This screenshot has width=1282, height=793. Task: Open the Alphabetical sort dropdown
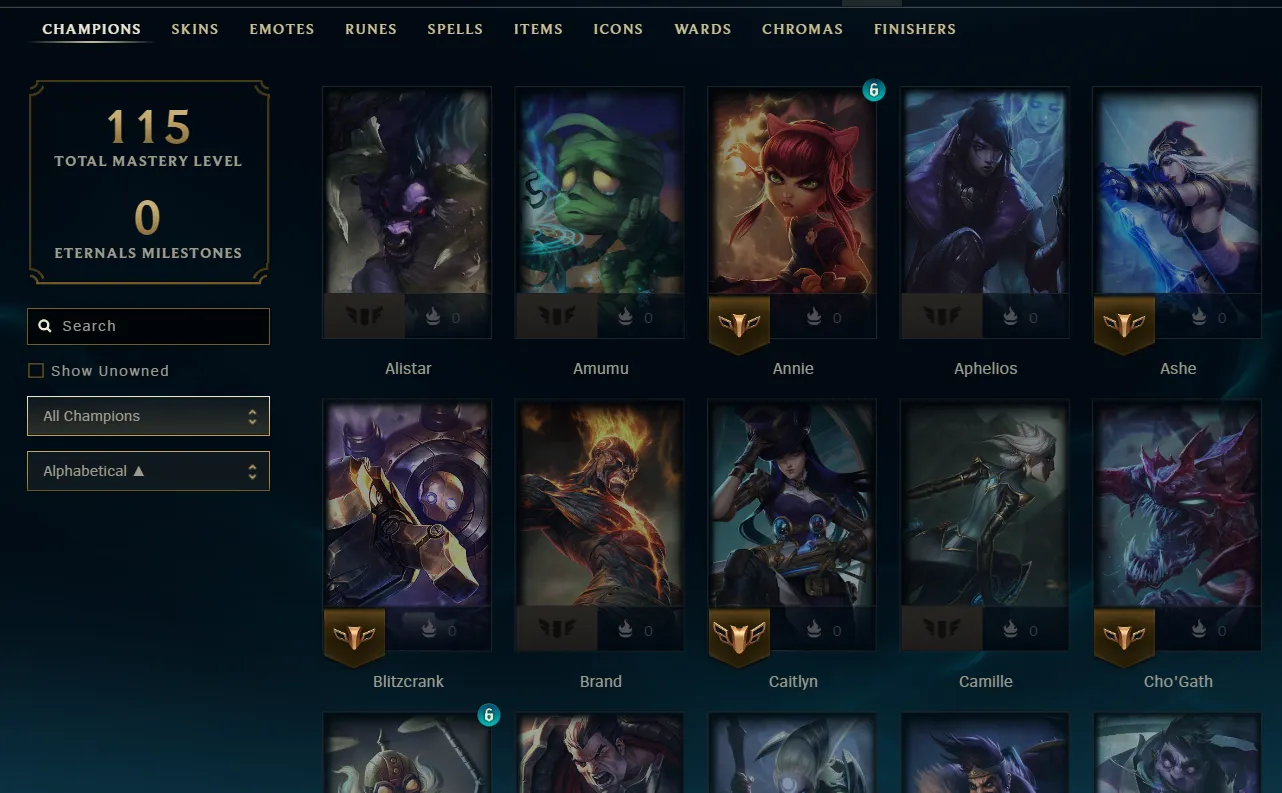click(148, 471)
